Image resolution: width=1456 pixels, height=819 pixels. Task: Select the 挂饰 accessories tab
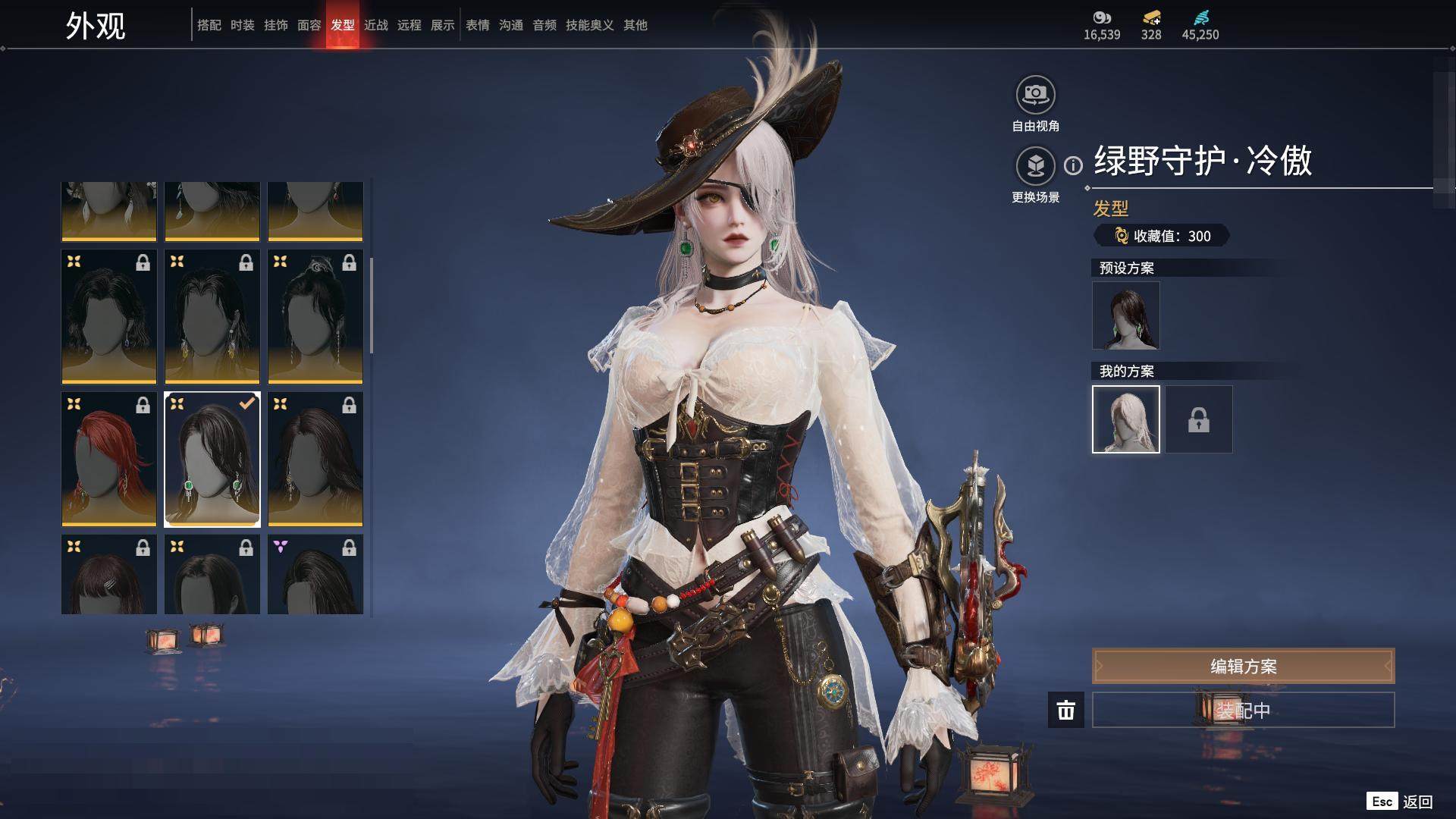pyautogui.click(x=275, y=25)
